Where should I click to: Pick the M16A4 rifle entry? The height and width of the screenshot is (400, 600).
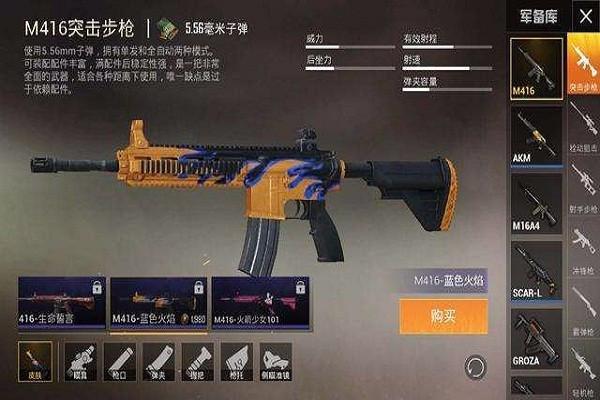coord(536,204)
